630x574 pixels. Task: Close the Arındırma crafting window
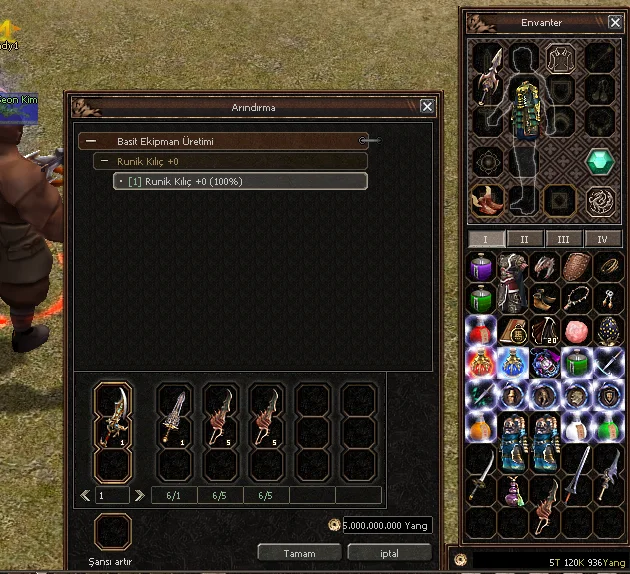coord(427,106)
